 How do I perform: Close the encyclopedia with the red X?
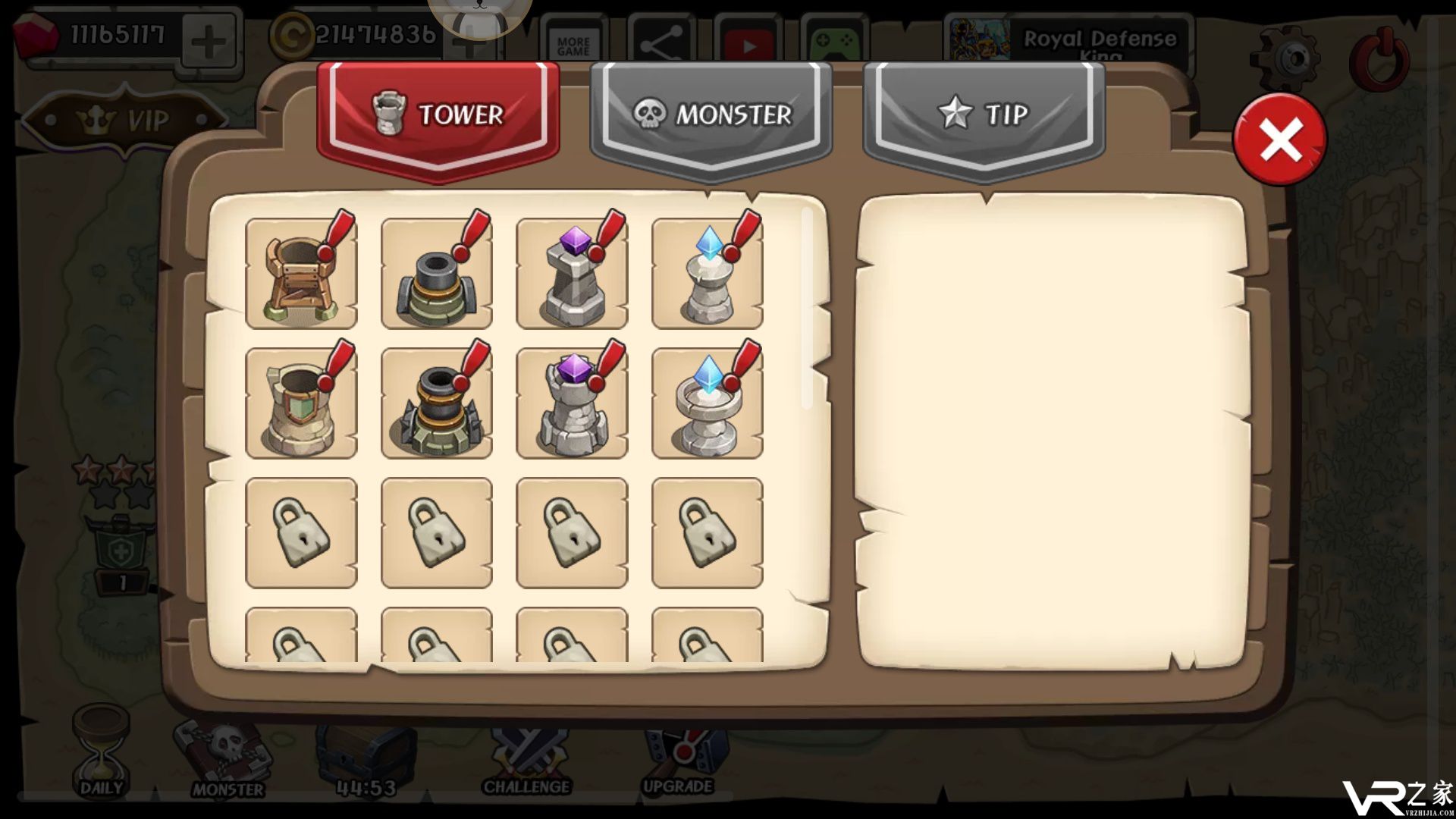tap(1279, 140)
